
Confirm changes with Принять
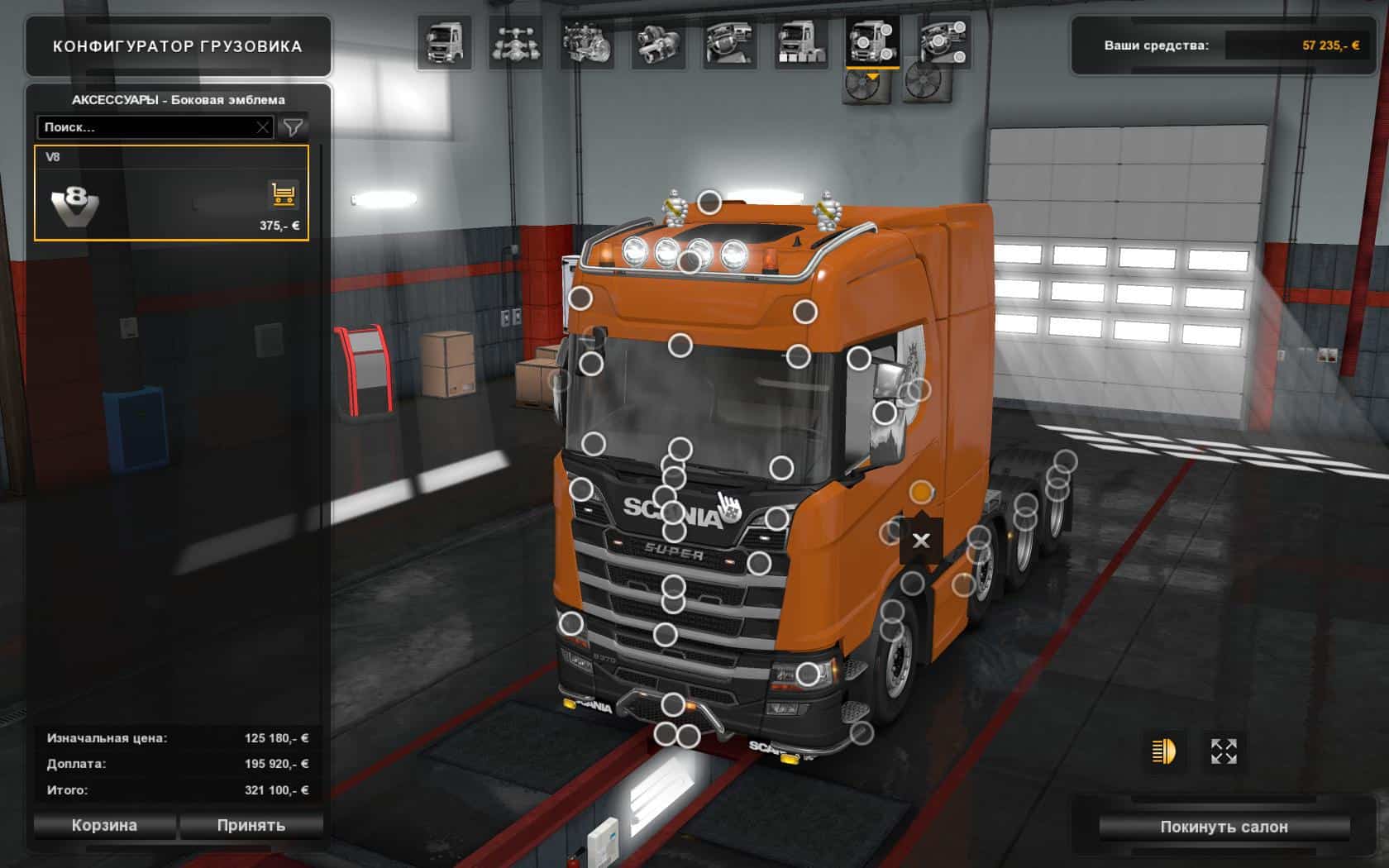pos(251,825)
